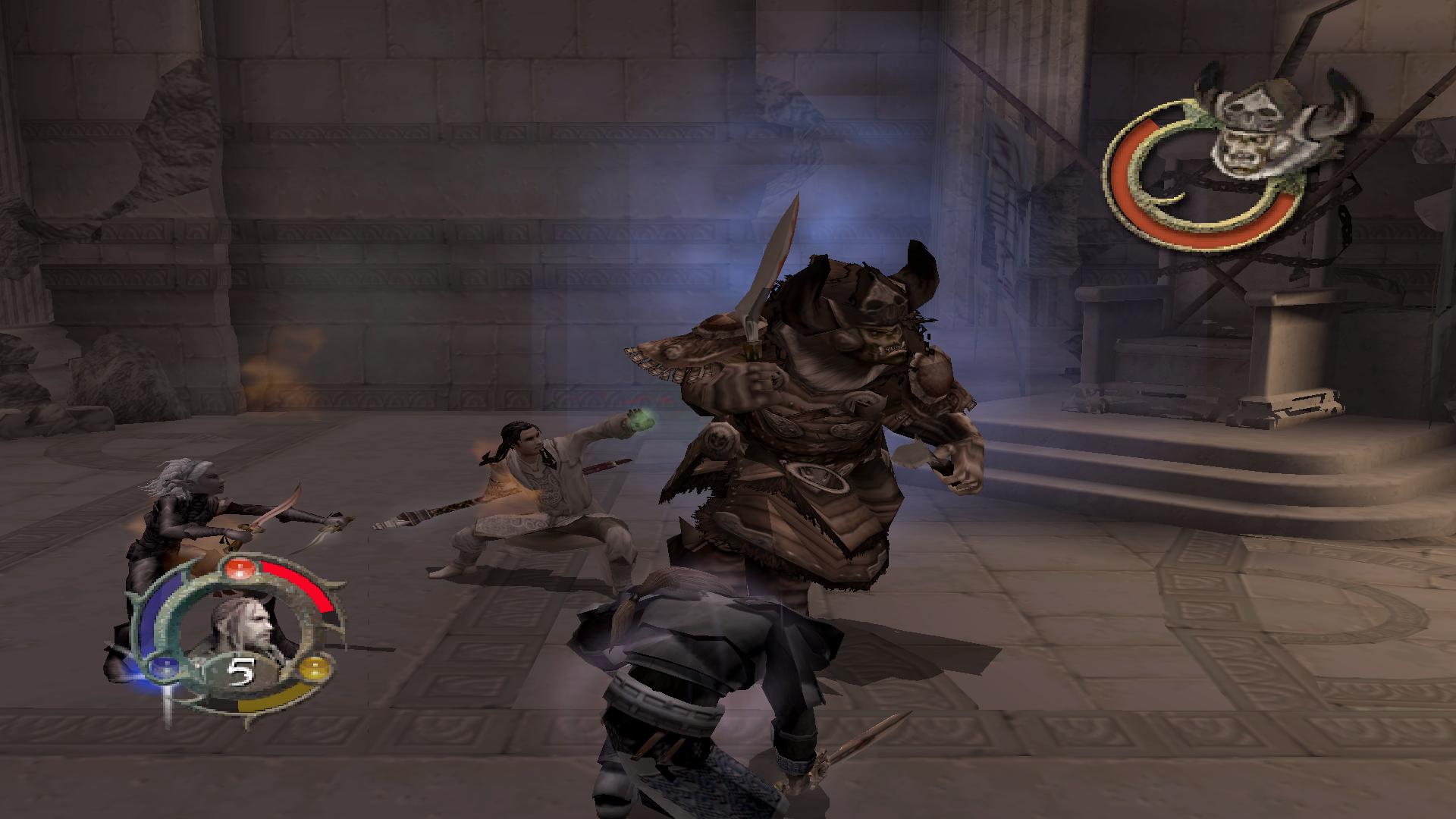Viewport: 1456px width, 819px height.
Task: Click the horned orc boss portrait
Action: 1252,129
